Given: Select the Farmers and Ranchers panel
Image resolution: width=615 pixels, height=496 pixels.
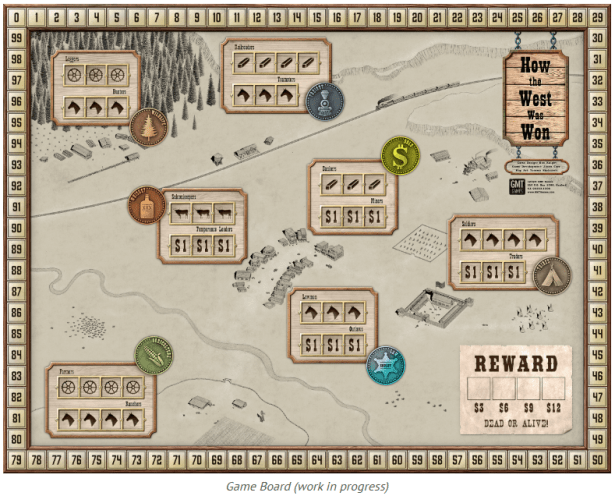Looking at the screenshot, I should pyautogui.click(x=95, y=399).
